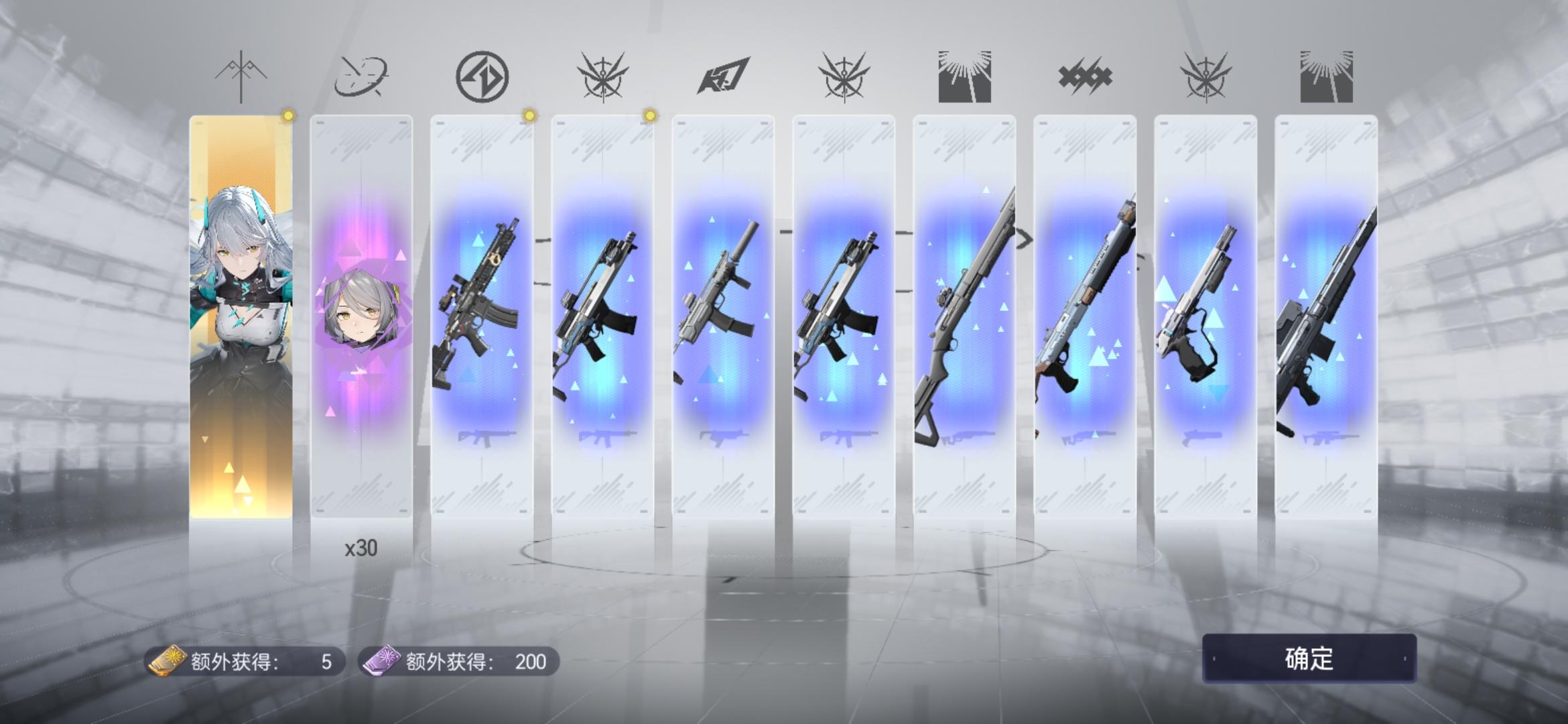Screen dimensions: 1568x724
Task: Toggle the yellow indicator on the assault rifle card
Action: 529,115
